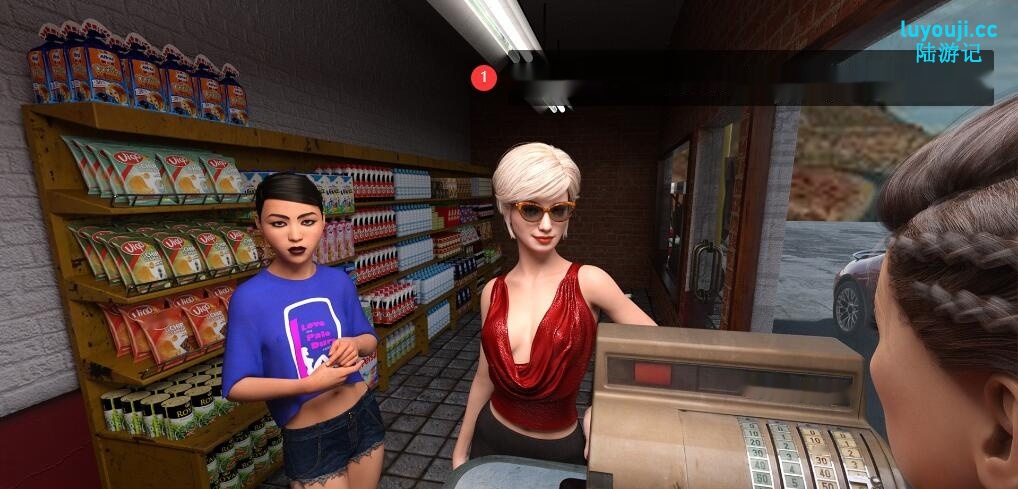The width and height of the screenshot is (1018, 489).
Task: Click the red notification badge numbered 1
Action: click(484, 77)
